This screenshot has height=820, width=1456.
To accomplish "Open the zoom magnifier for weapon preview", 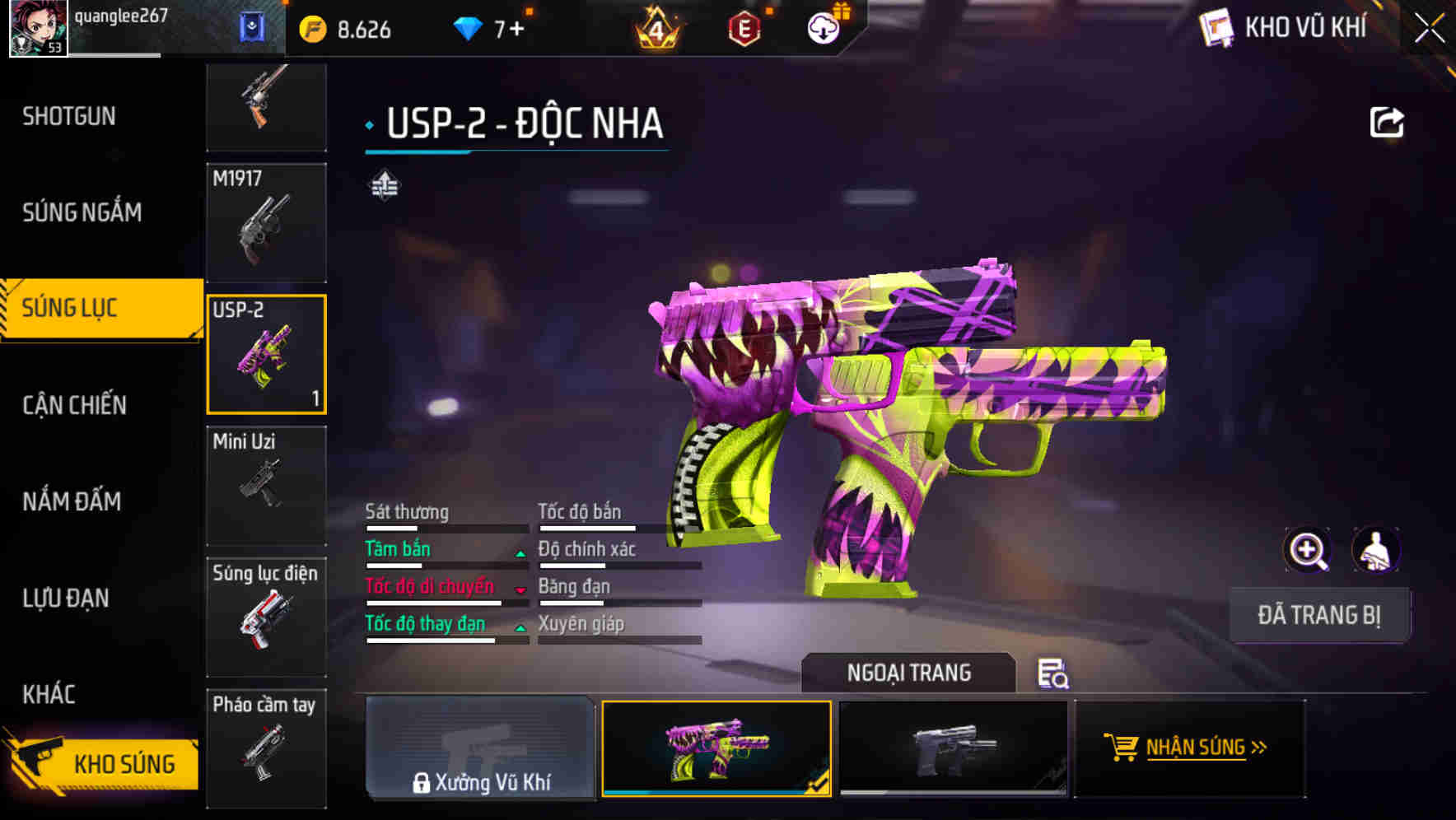I will click(x=1307, y=550).
